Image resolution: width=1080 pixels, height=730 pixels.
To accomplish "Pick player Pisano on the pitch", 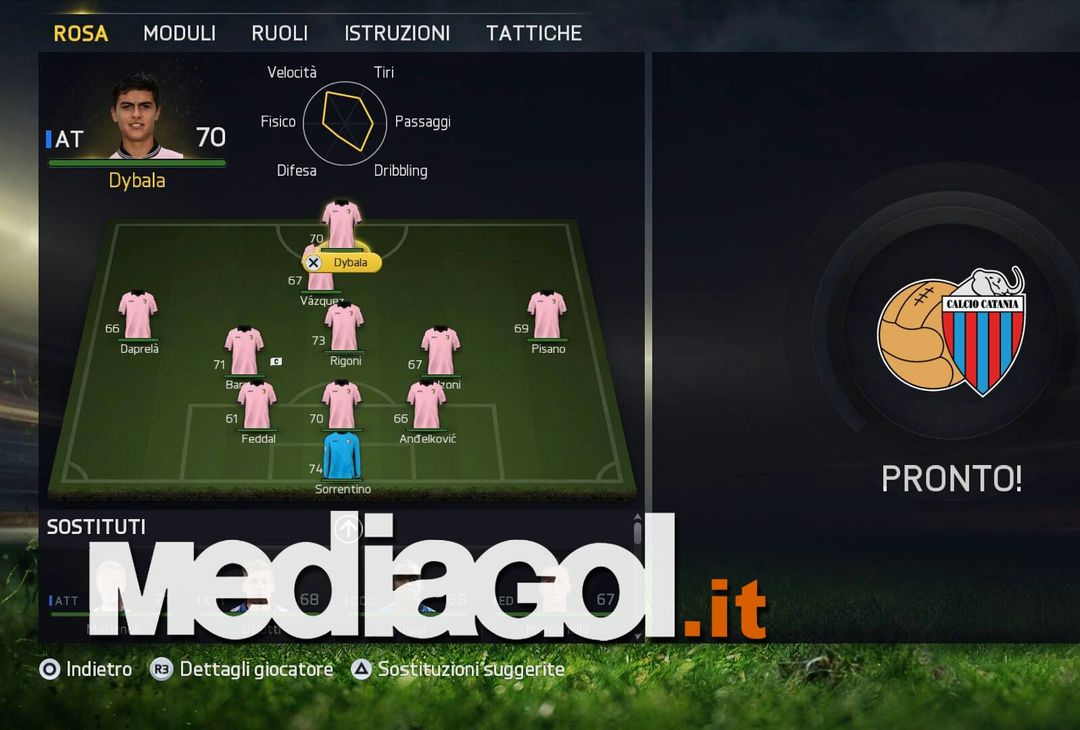I will 547,316.
